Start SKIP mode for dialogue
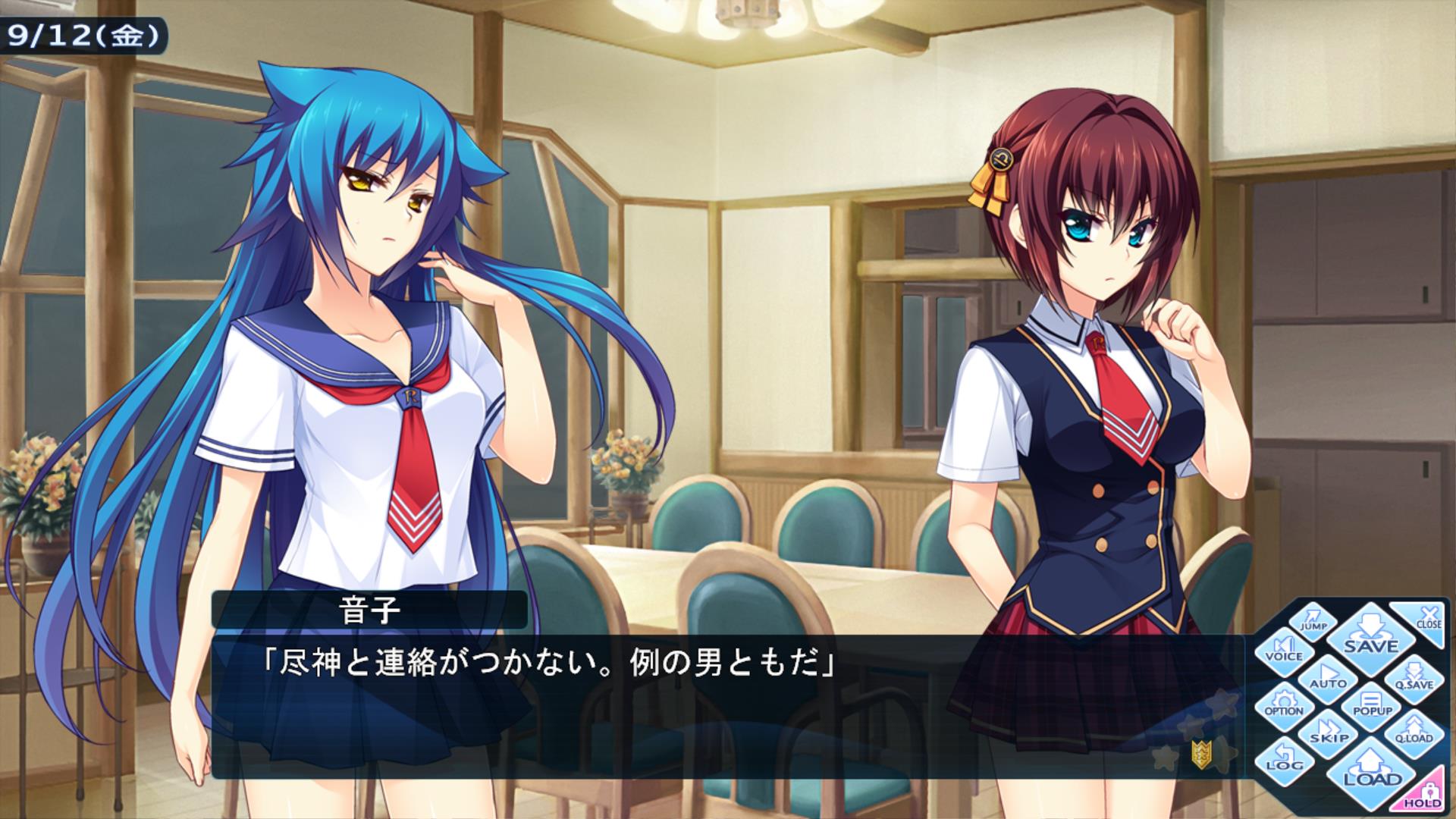1456x819 pixels. 1329,733
